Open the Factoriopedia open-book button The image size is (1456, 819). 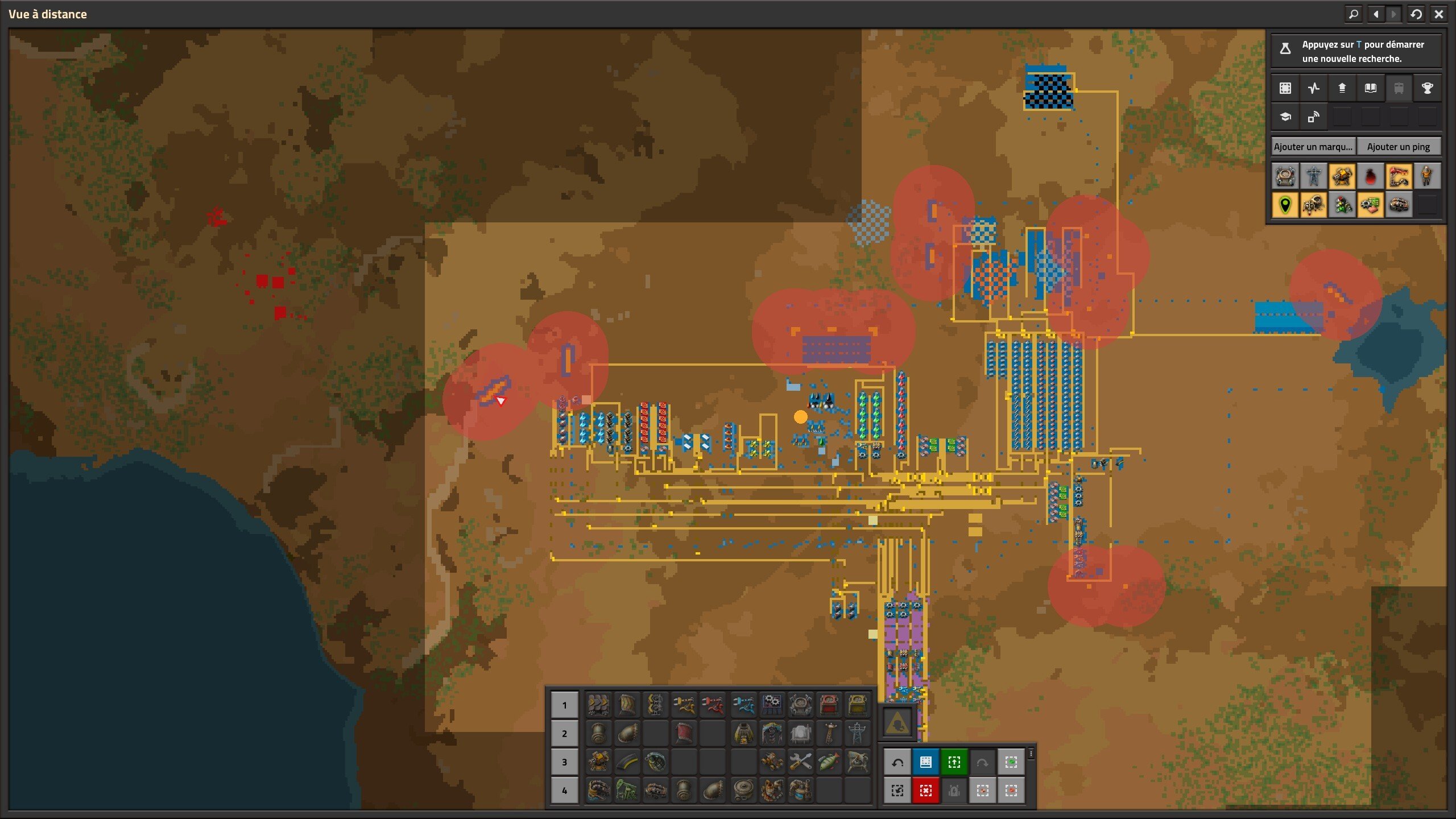[1370, 88]
